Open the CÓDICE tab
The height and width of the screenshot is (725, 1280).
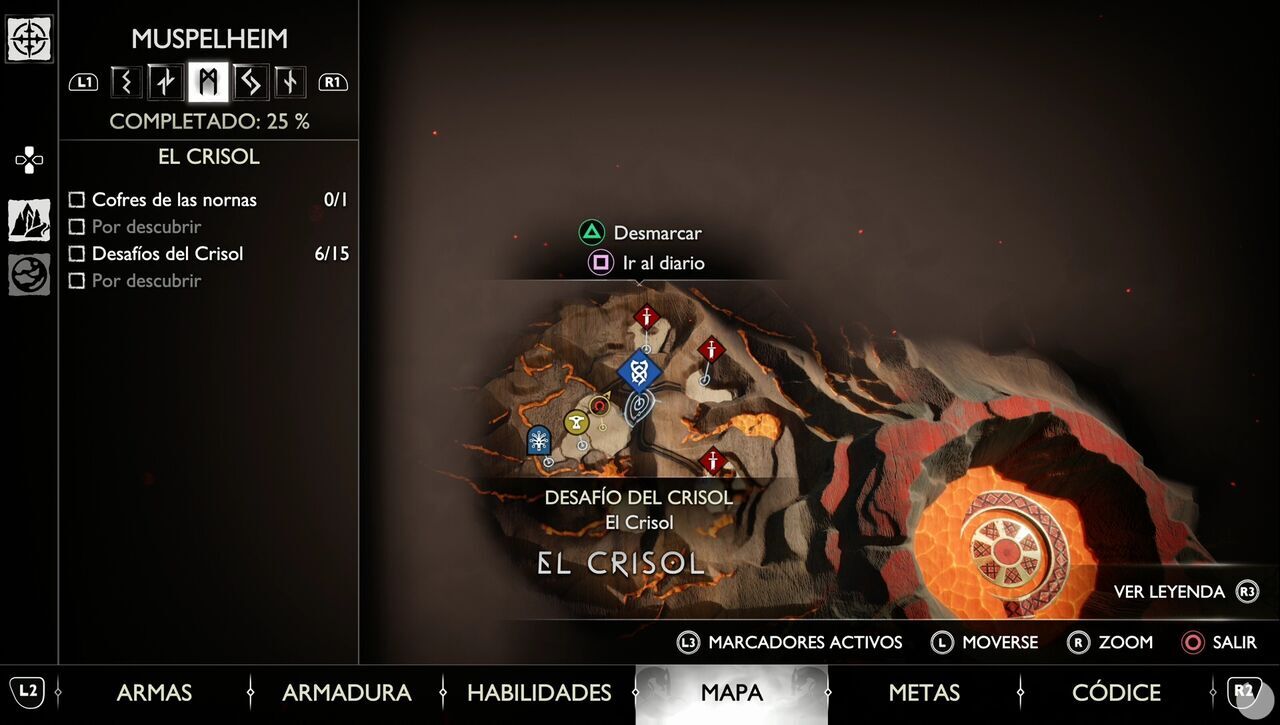click(x=1117, y=692)
